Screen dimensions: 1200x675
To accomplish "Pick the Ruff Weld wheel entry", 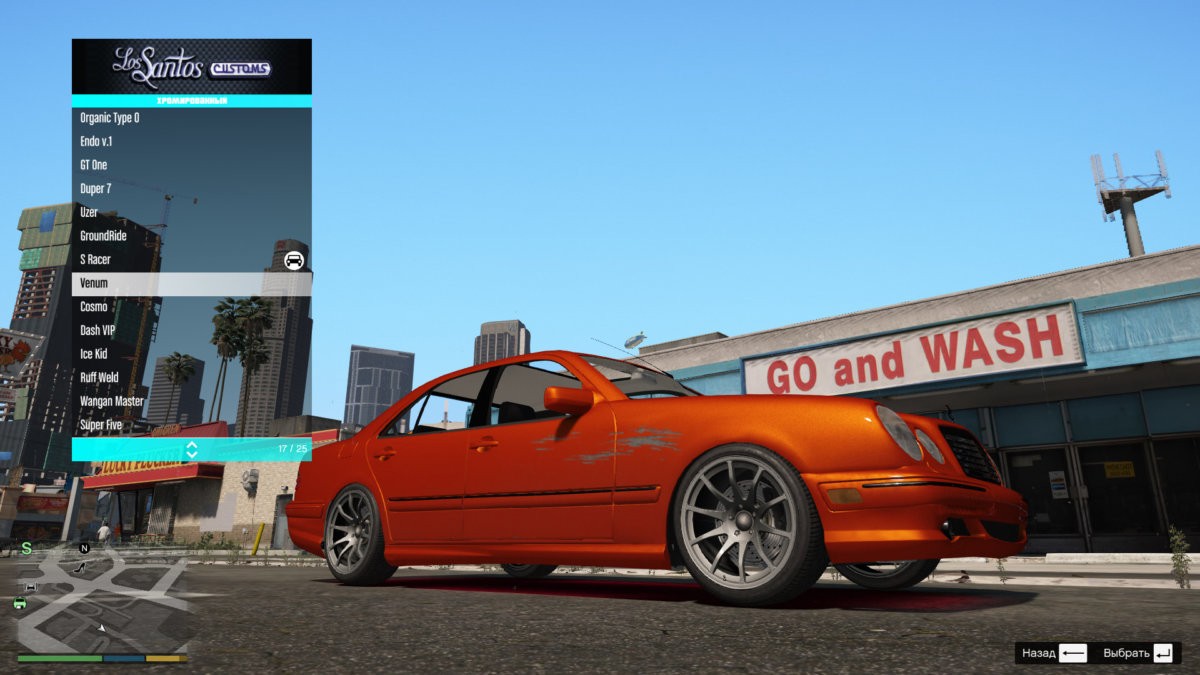I will [x=191, y=378].
